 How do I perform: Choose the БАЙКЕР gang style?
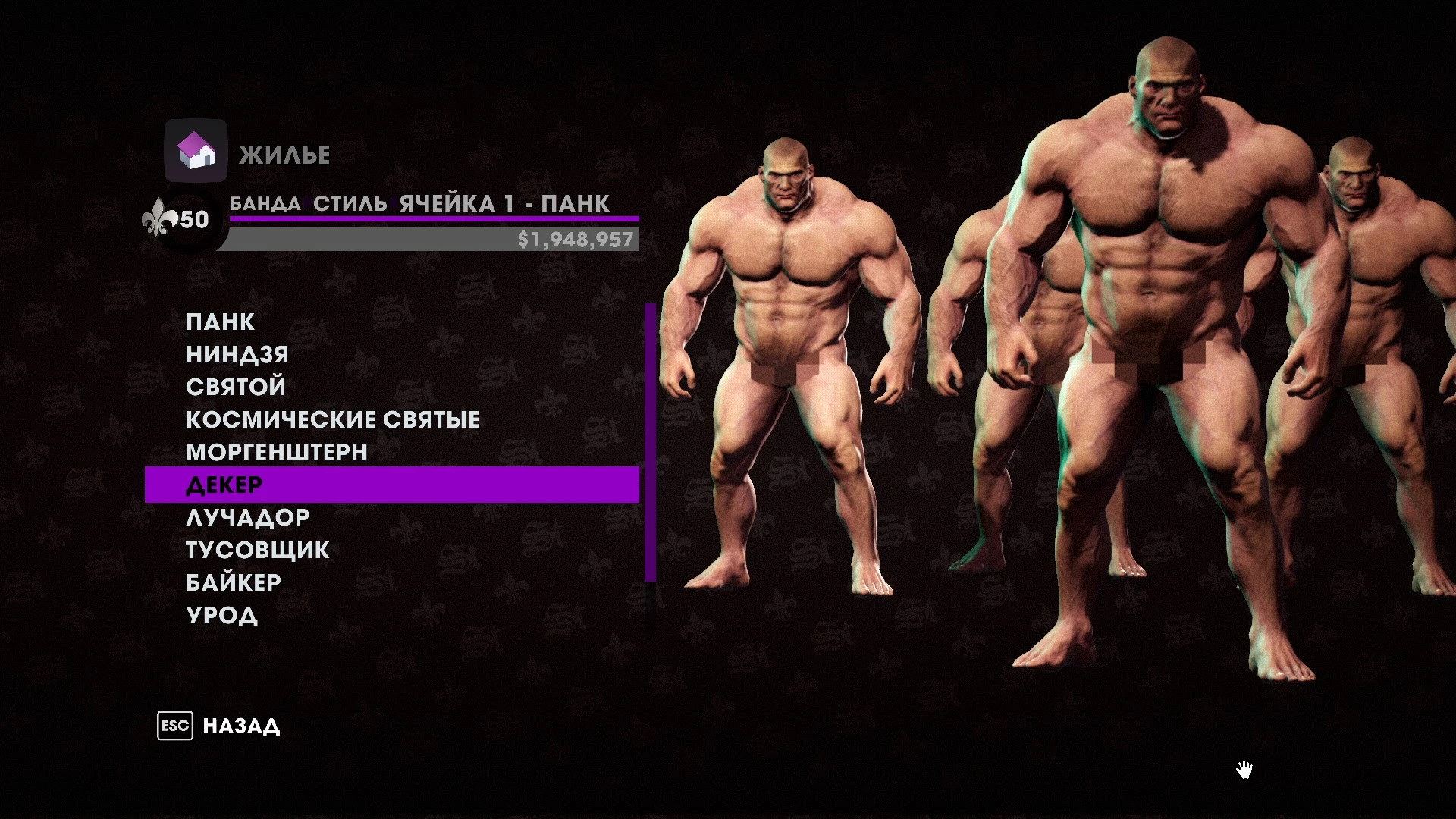[234, 581]
